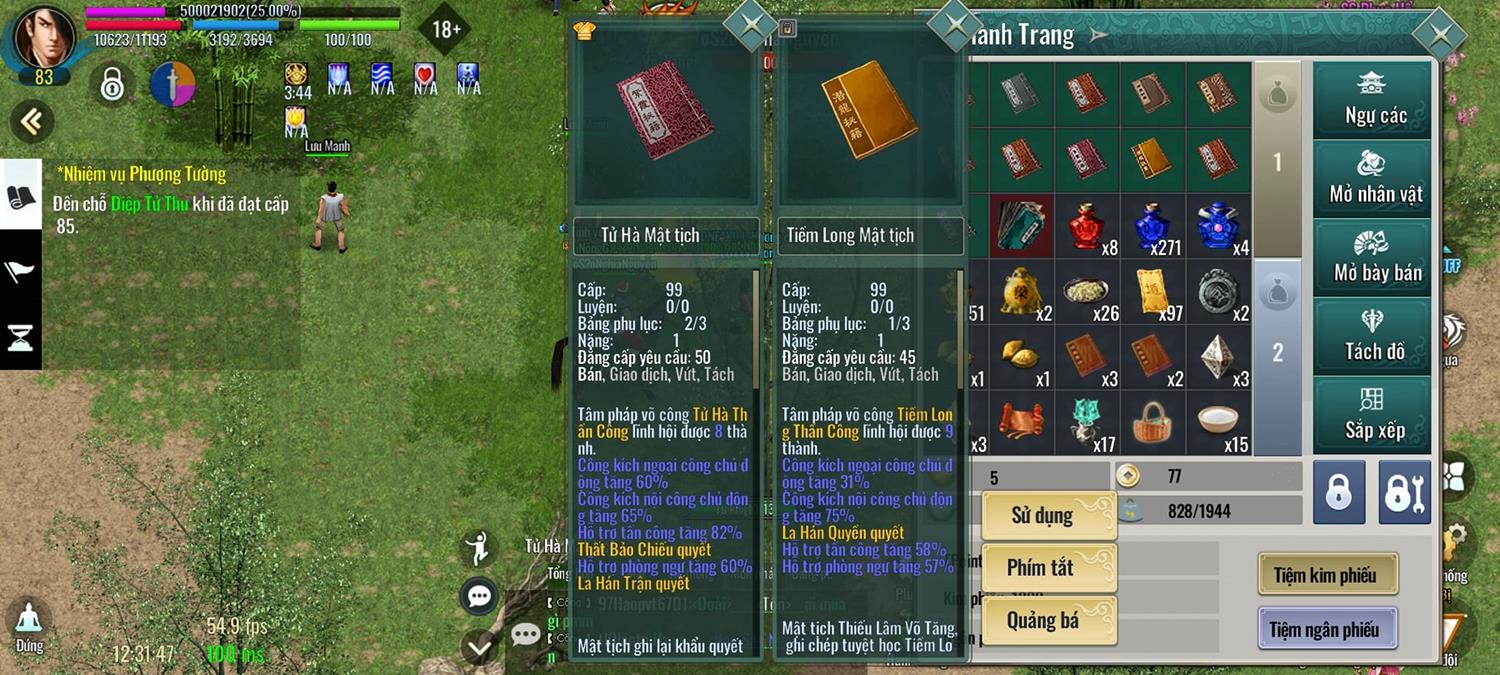Select Mở nhân vật button

[1374, 178]
